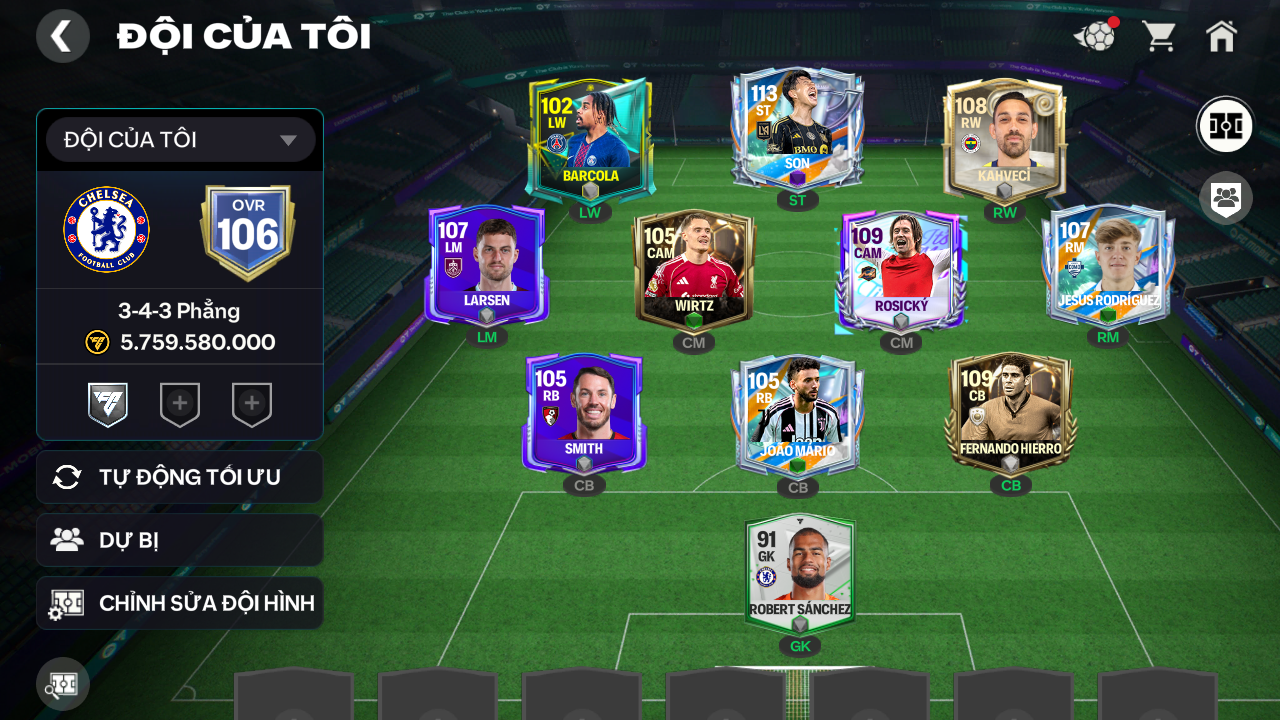The height and width of the screenshot is (720, 1280).
Task: Open the shopping cart store
Action: coord(1159,37)
